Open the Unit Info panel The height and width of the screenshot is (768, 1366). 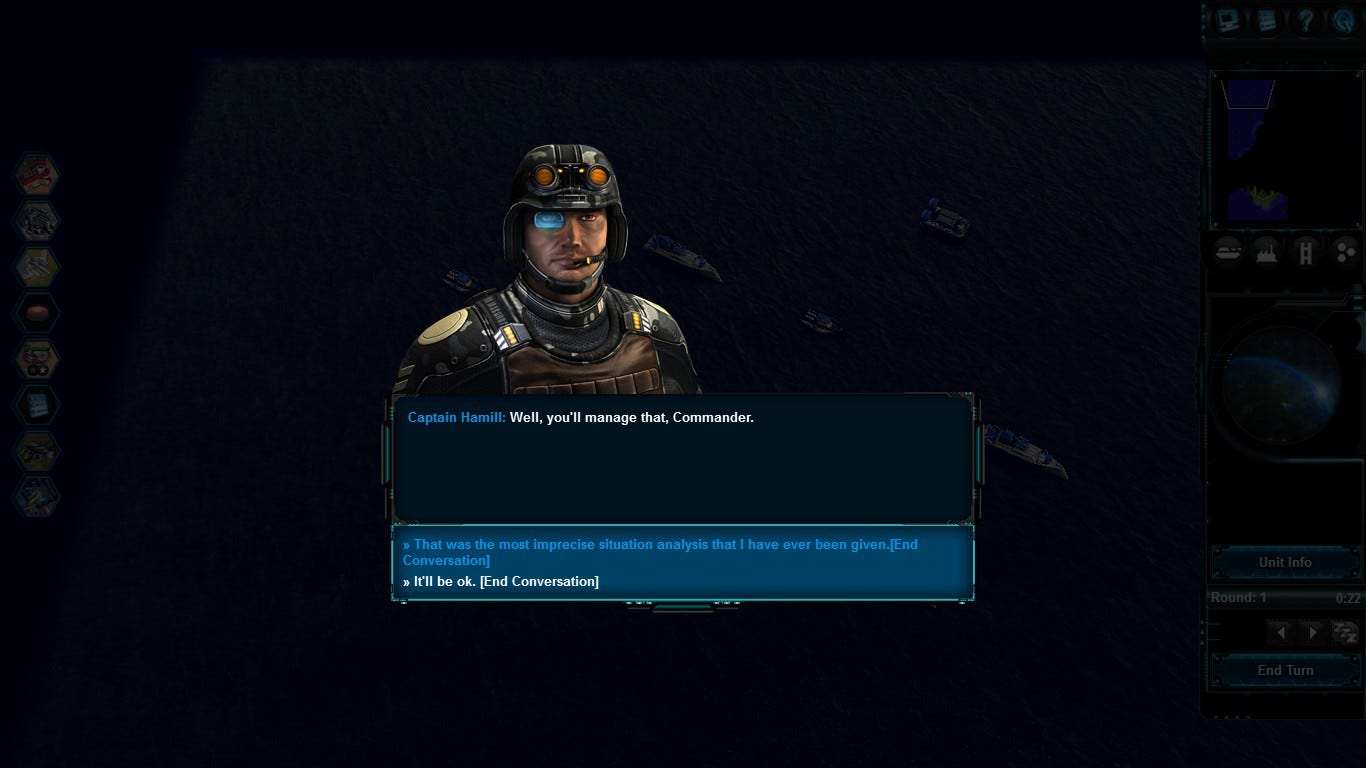1285,562
